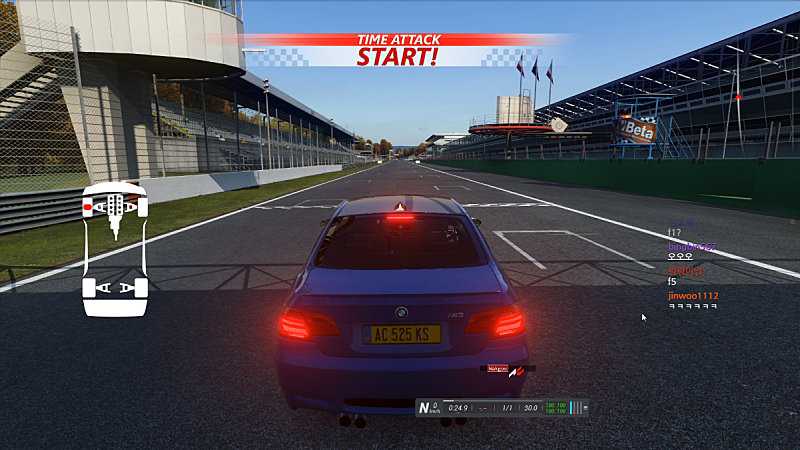This screenshot has width=800, height=450.
Task: Click the car damage chassis diagram
Action: click(115, 249)
